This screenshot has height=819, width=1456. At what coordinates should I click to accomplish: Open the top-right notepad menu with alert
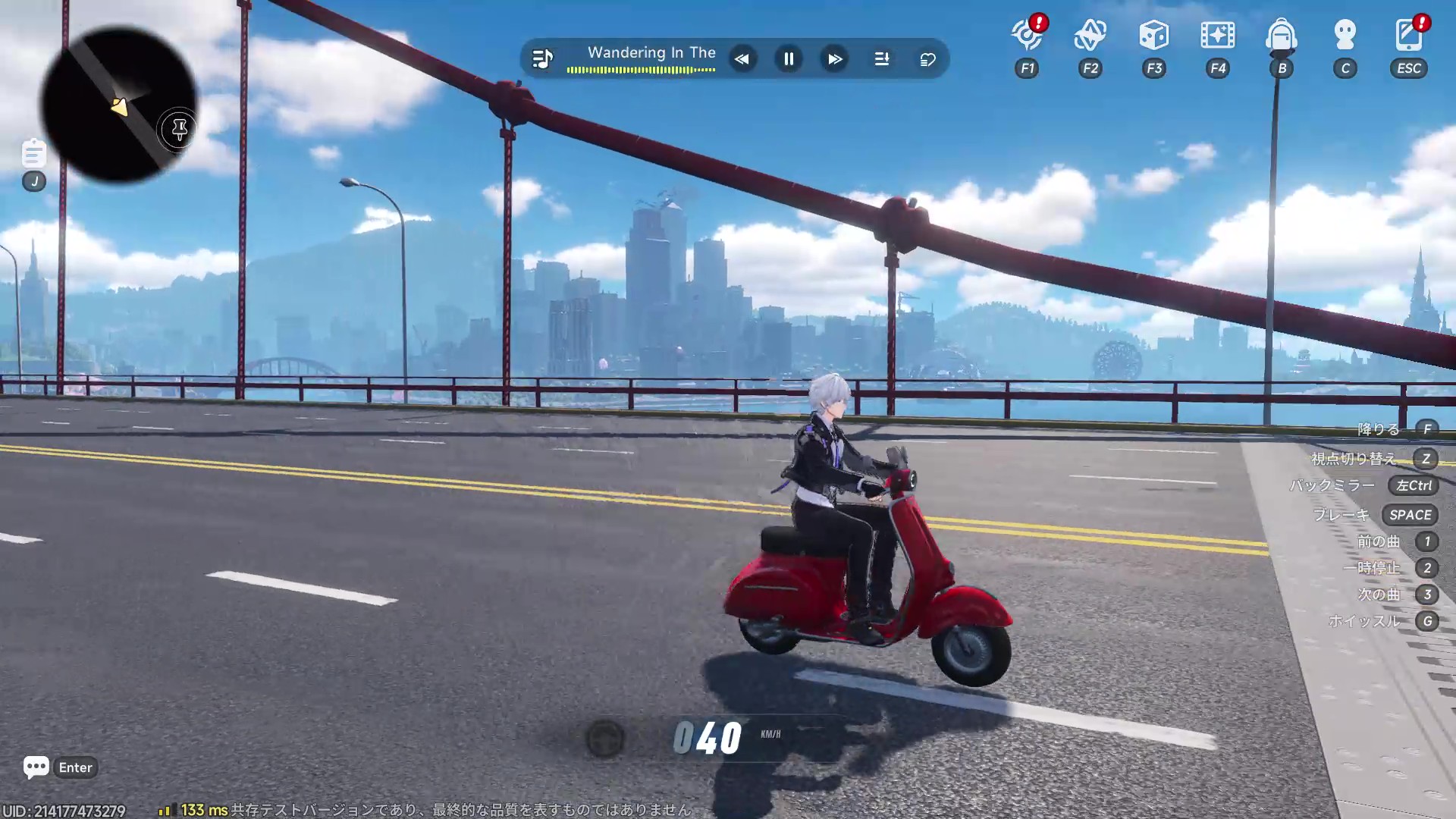[1408, 35]
